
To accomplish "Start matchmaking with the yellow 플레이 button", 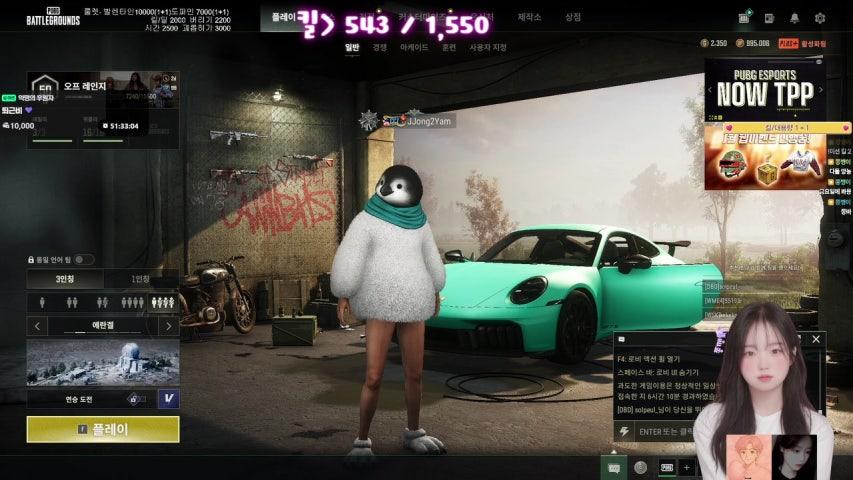I will (x=103, y=429).
